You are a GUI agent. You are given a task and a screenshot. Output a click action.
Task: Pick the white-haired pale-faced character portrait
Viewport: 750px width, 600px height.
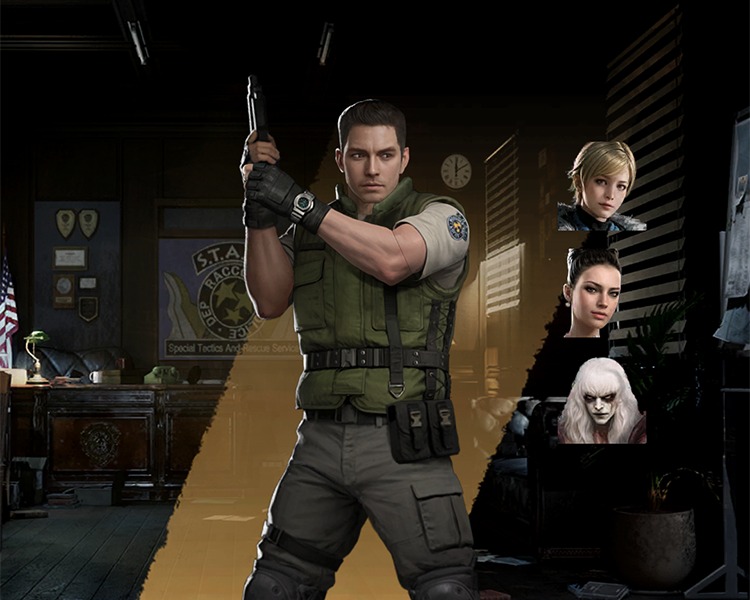tap(601, 400)
